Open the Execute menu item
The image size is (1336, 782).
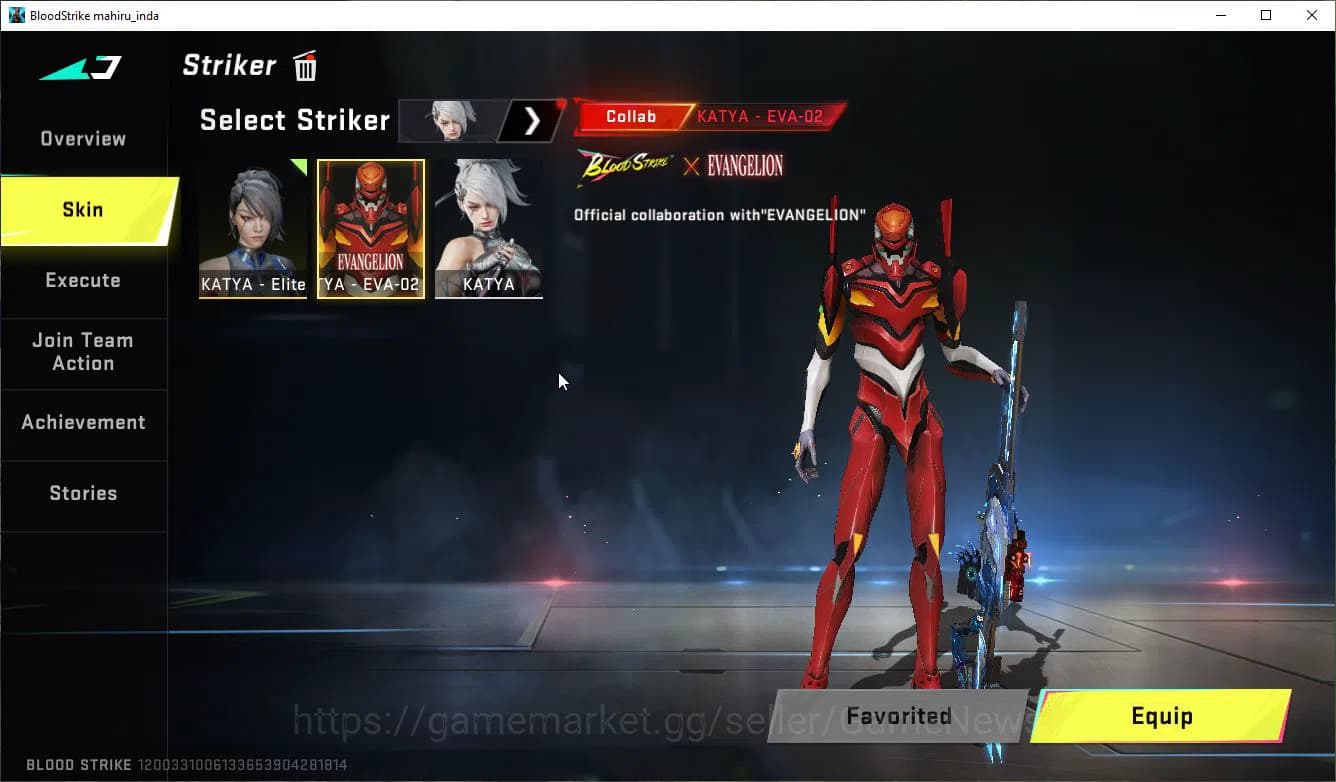pos(83,280)
